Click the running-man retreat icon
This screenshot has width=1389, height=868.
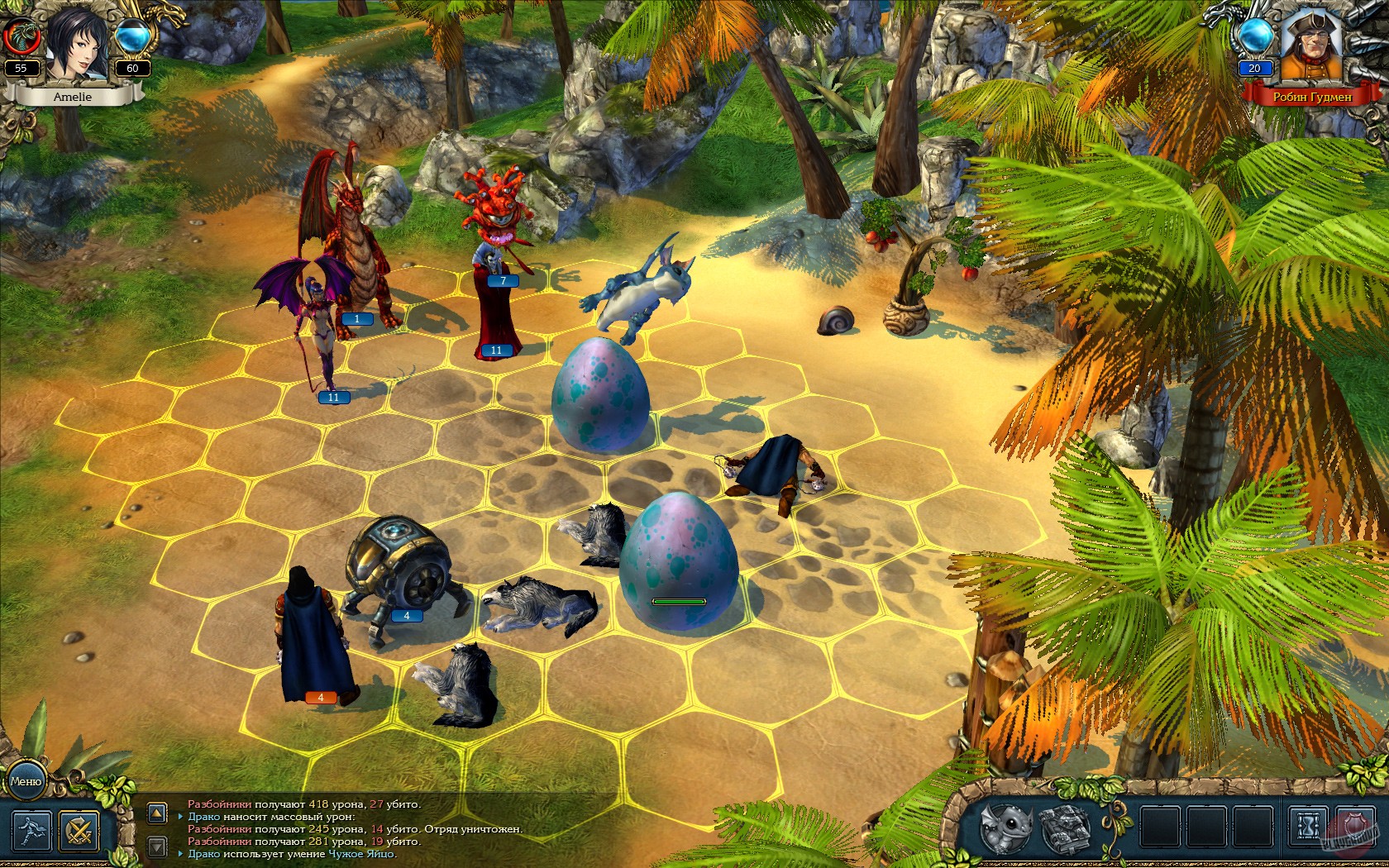click(32, 829)
